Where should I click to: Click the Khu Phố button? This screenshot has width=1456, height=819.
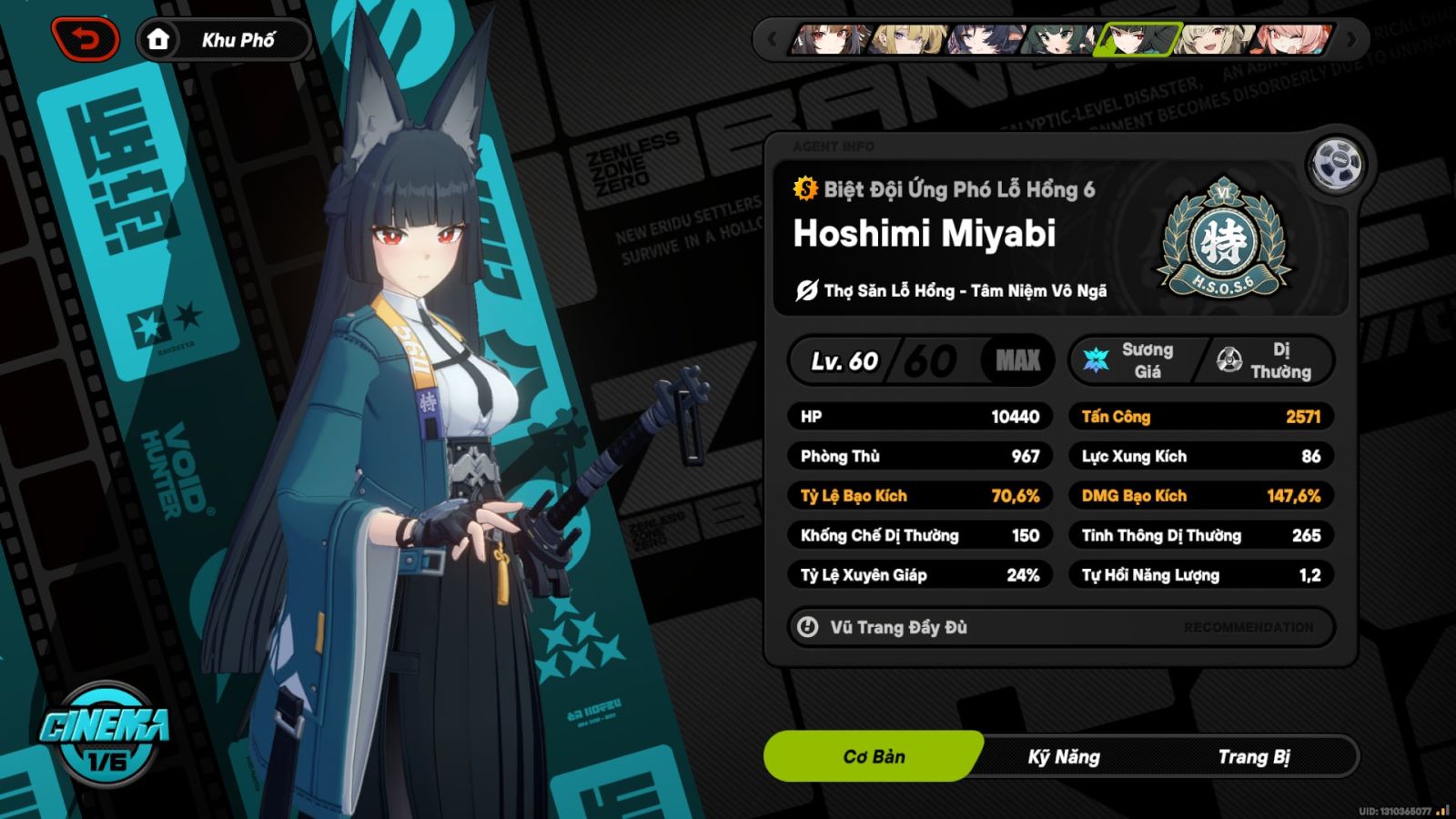[238, 38]
